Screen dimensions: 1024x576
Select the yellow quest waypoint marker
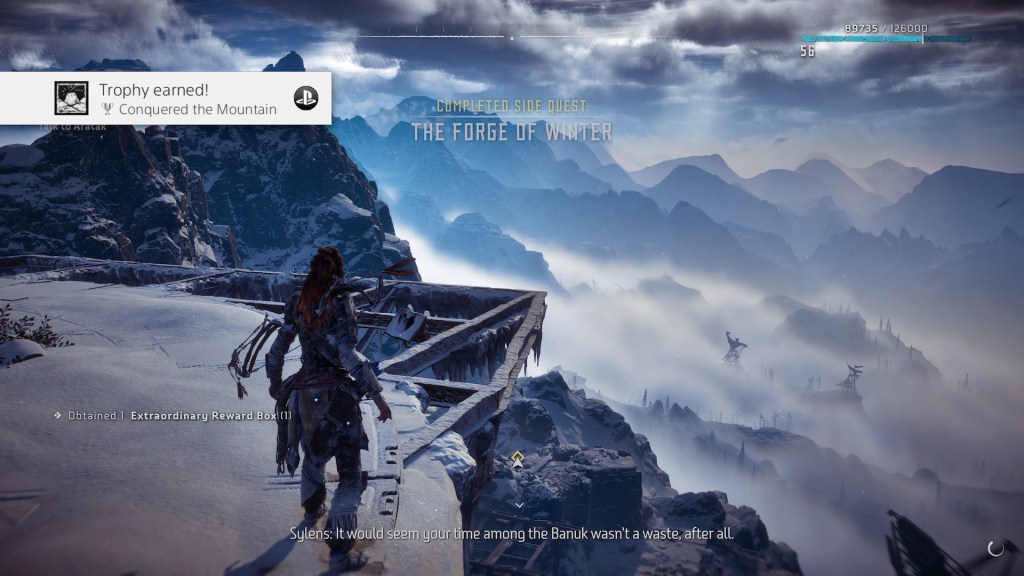(x=517, y=460)
